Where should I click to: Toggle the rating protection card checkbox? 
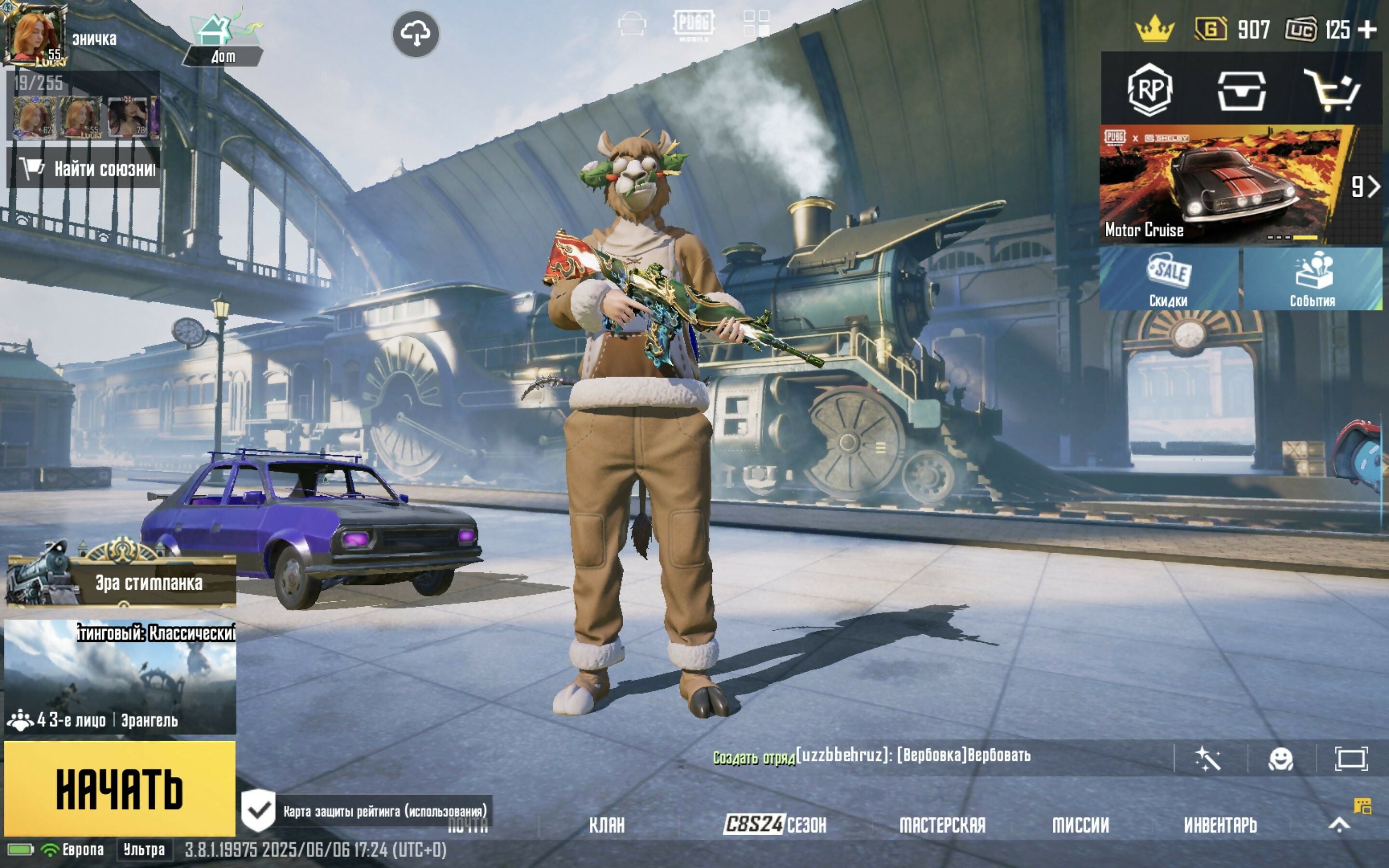pos(259,810)
